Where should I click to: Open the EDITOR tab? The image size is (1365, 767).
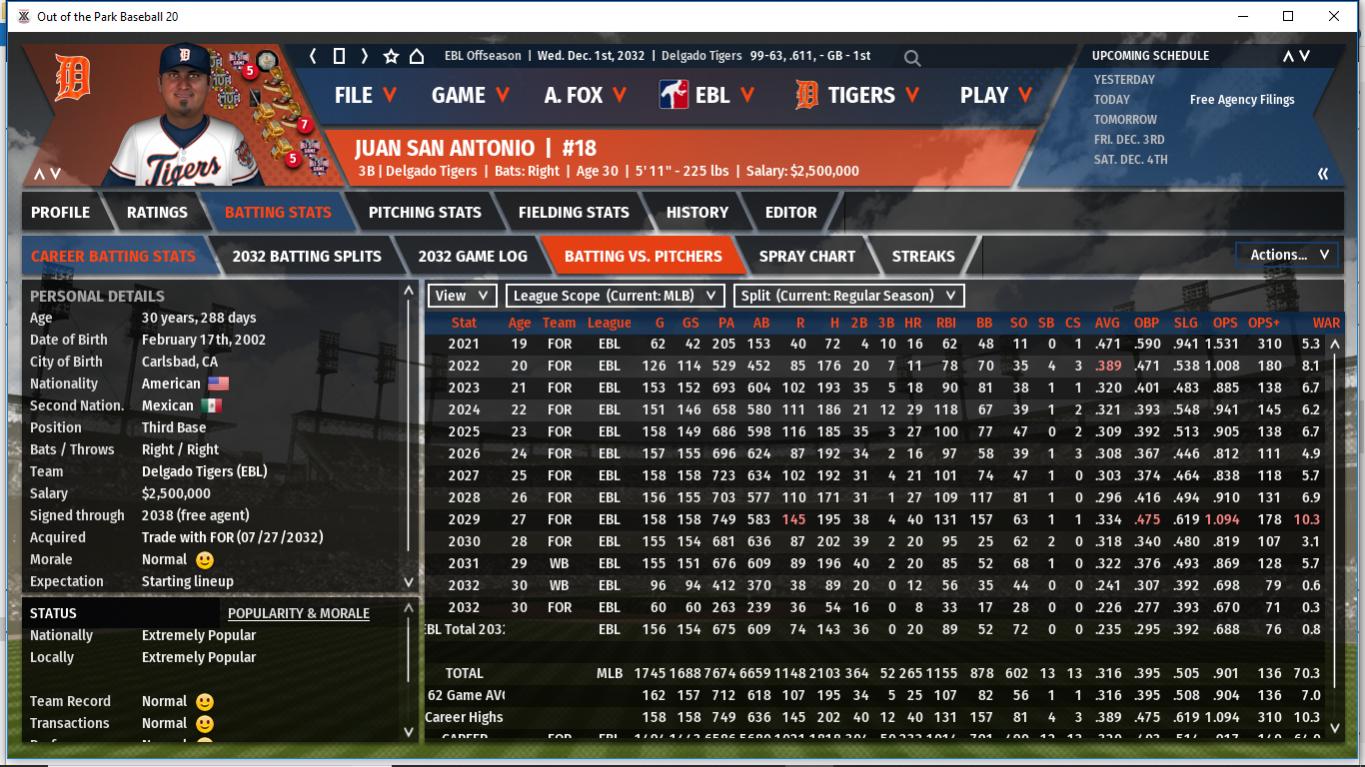791,212
